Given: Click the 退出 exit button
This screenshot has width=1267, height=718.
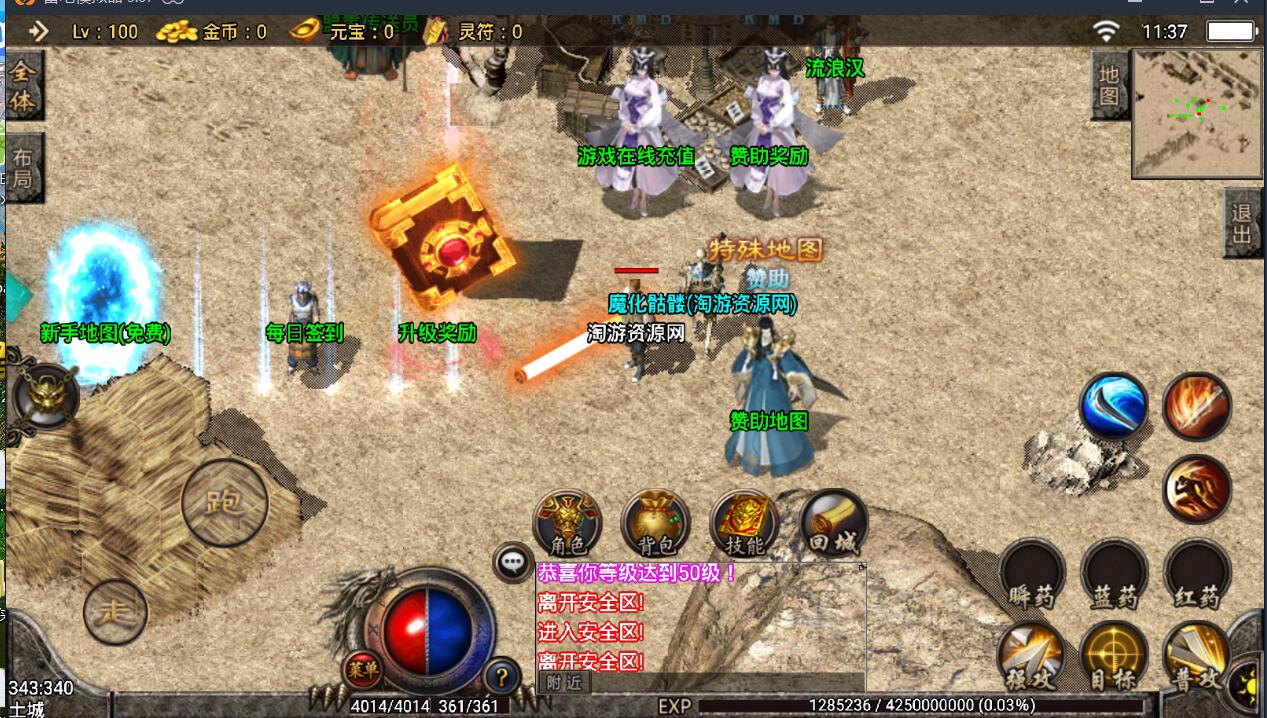Looking at the screenshot, I should click(x=1242, y=224).
